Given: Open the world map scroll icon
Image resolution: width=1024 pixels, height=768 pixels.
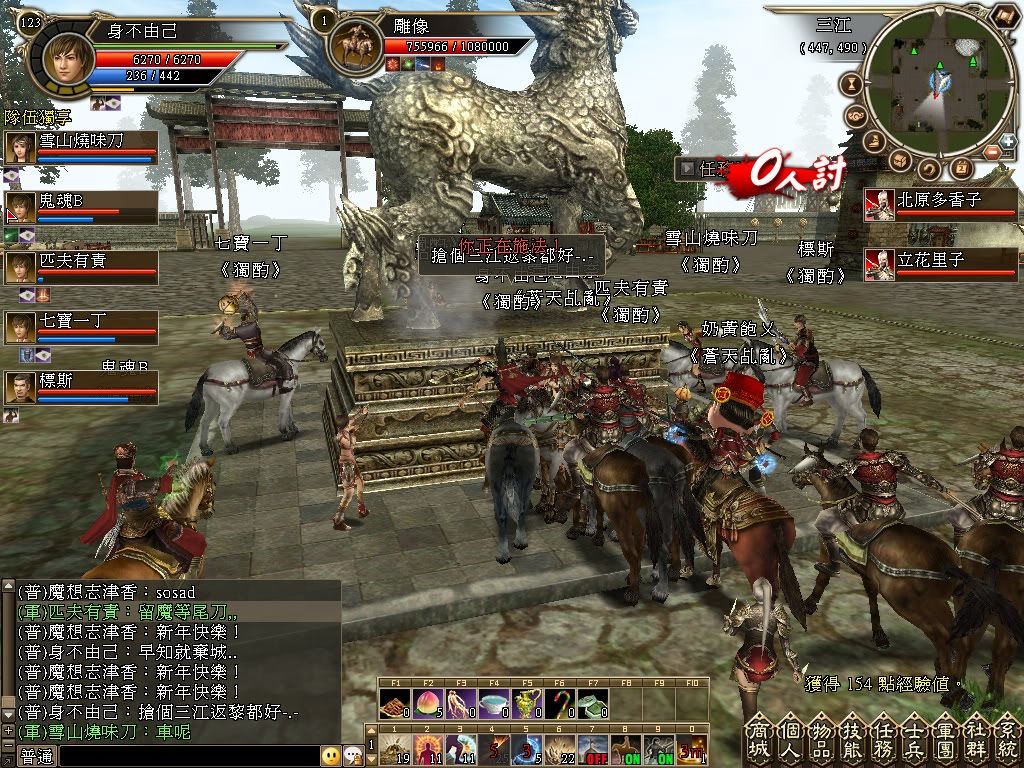Looking at the screenshot, I should coord(1006,16).
